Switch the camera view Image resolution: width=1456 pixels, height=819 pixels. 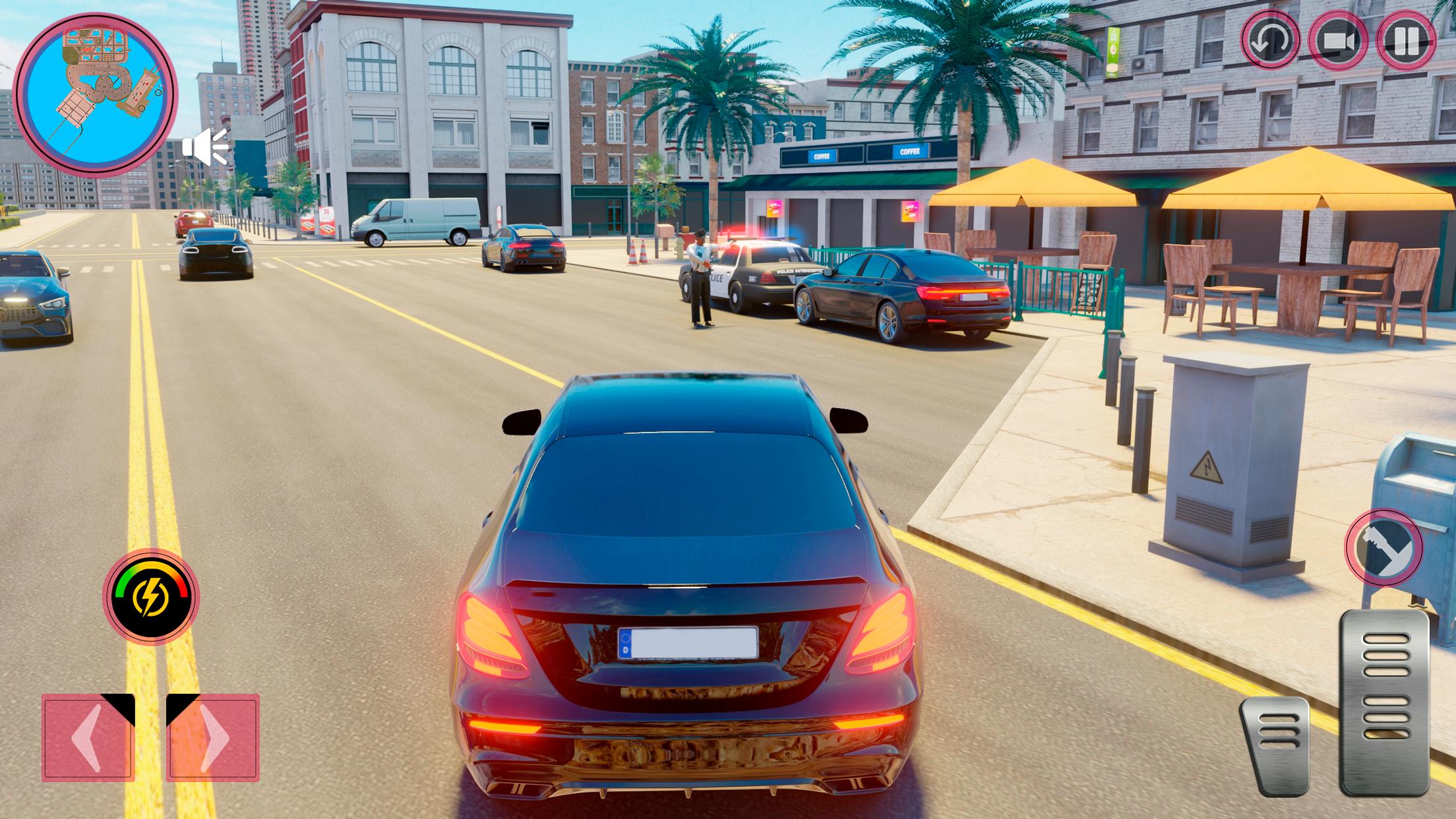click(x=1339, y=41)
